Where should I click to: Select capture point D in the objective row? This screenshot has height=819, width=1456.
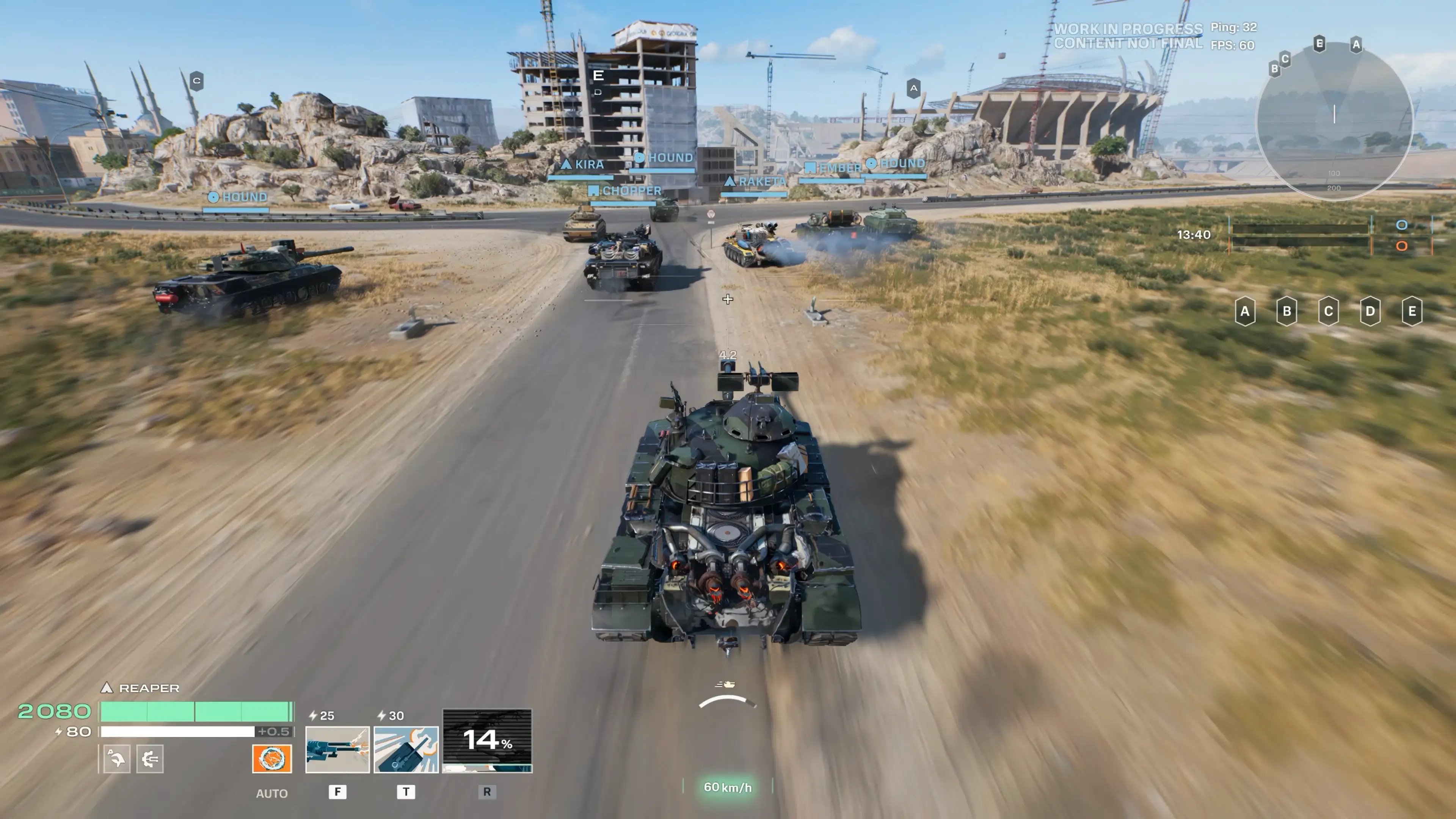point(1370,311)
